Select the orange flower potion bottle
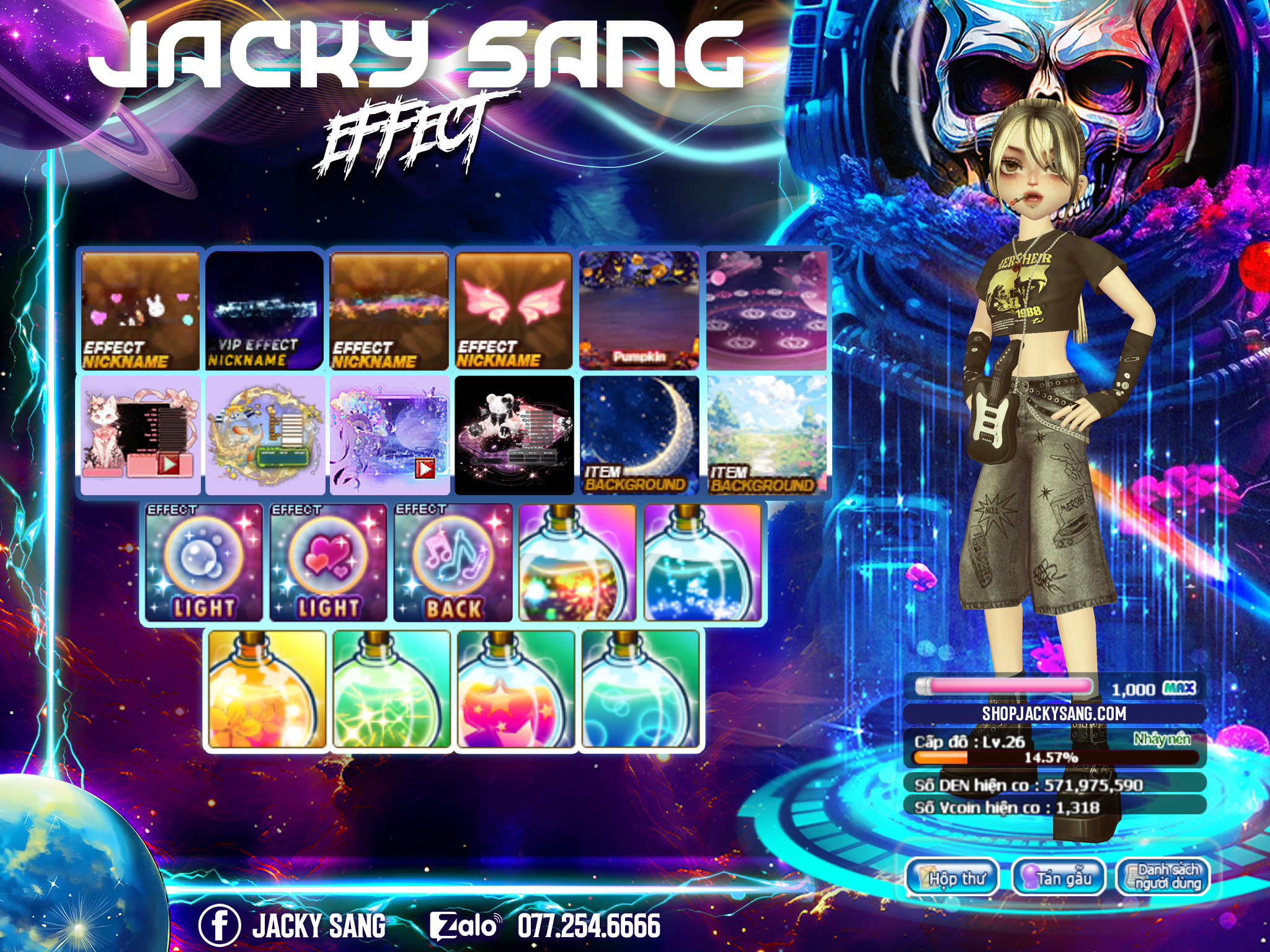The height and width of the screenshot is (952, 1270). coord(267,690)
